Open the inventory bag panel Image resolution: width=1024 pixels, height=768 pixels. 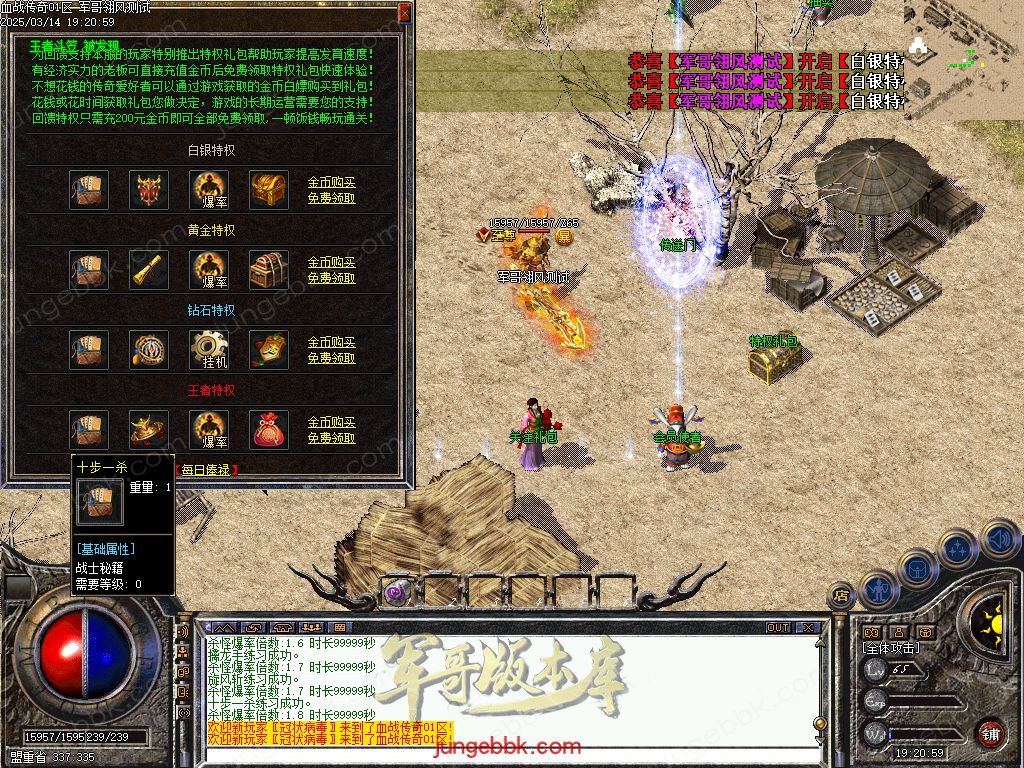[917, 568]
